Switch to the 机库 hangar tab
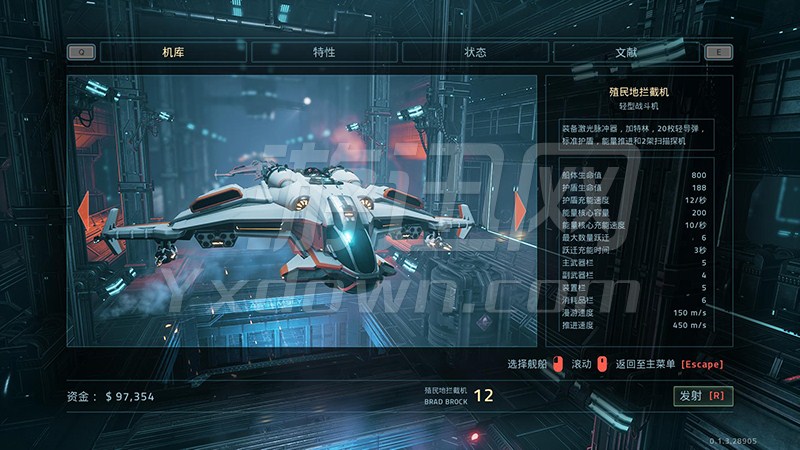This screenshot has width=800, height=450. point(174,52)
